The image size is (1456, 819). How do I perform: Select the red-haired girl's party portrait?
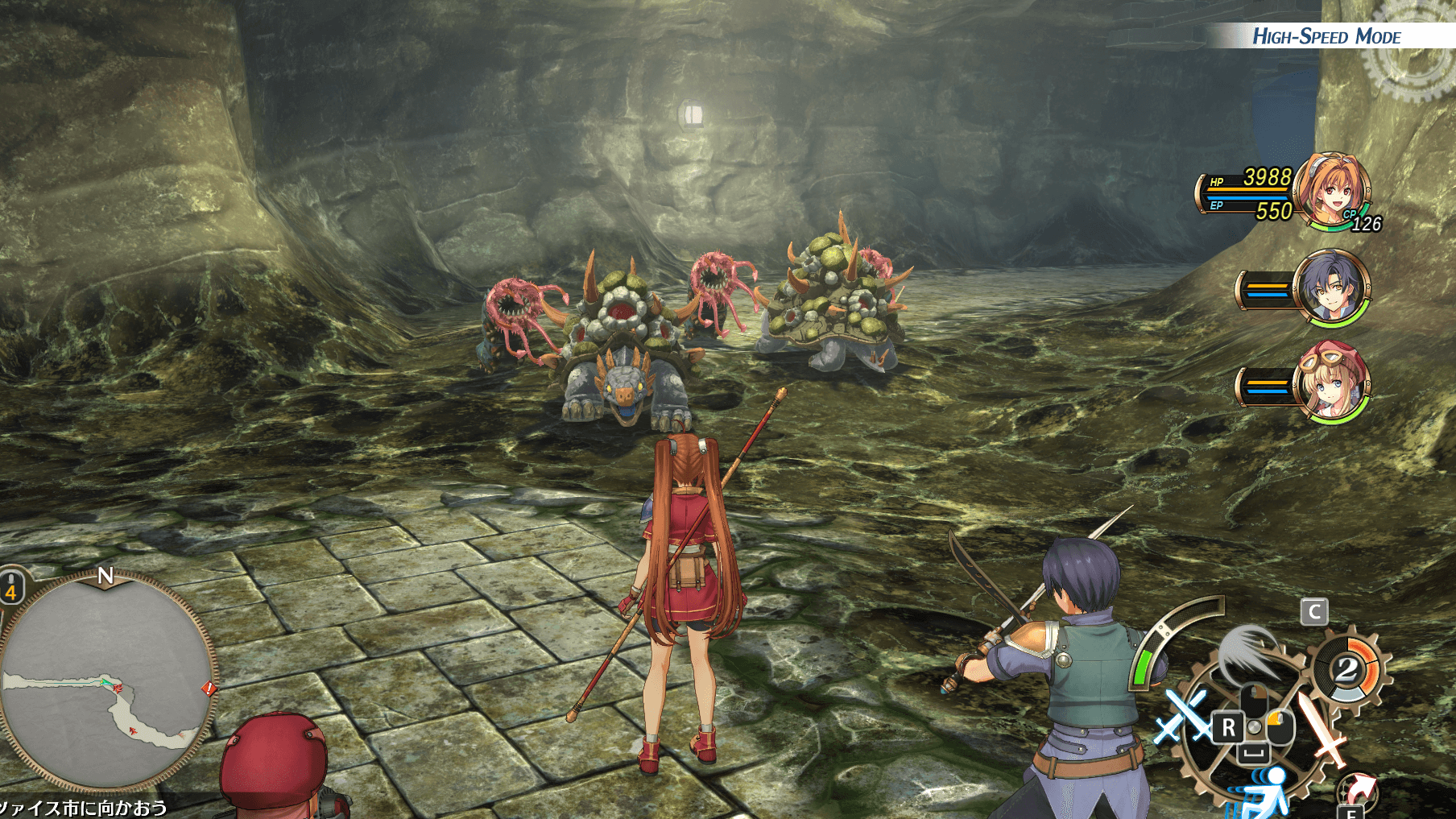1332,192
